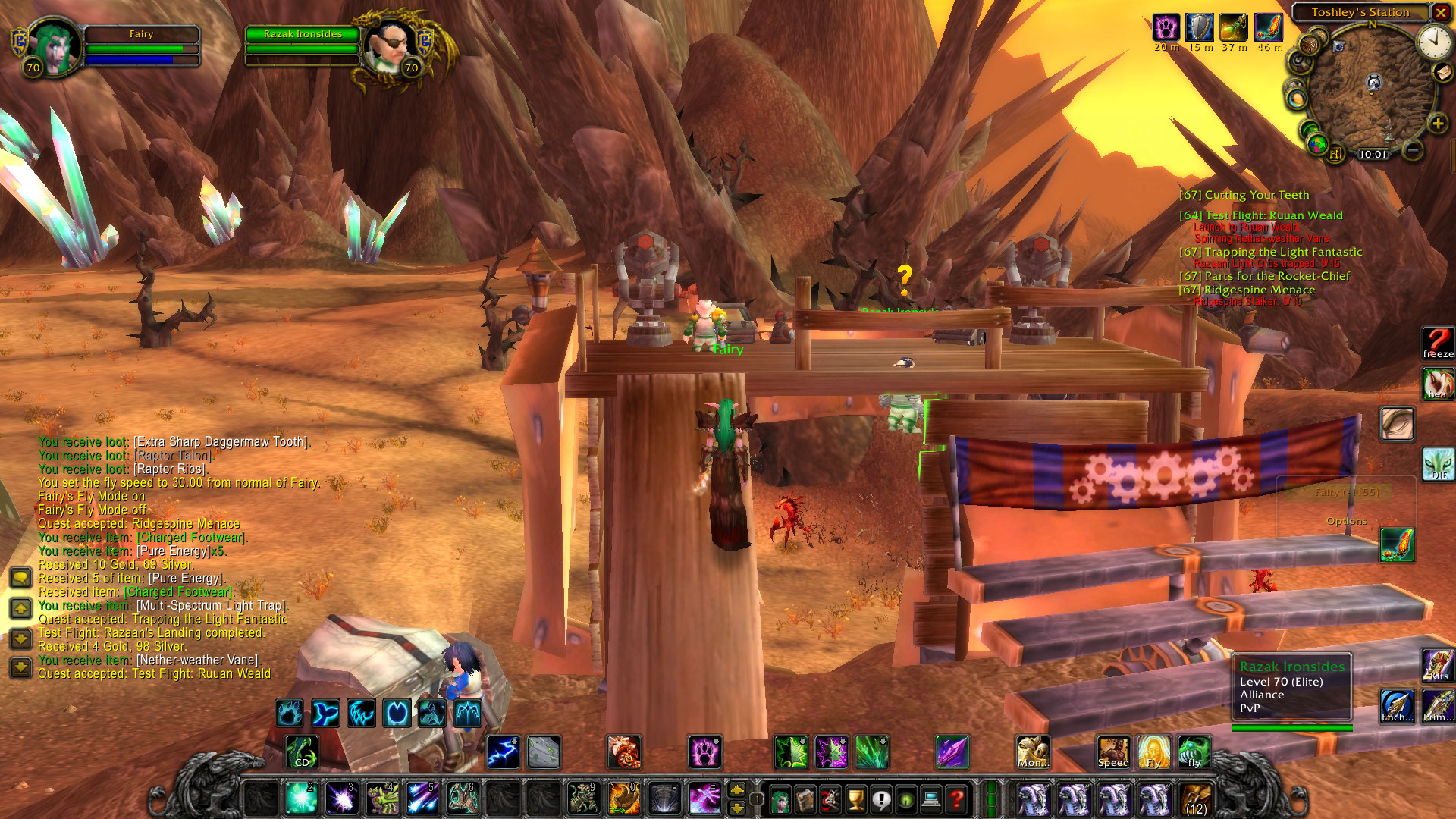Open the Help red question mark icon
Image resolution: width=1456 pixels, height=819 pixels.
[955, 799]
